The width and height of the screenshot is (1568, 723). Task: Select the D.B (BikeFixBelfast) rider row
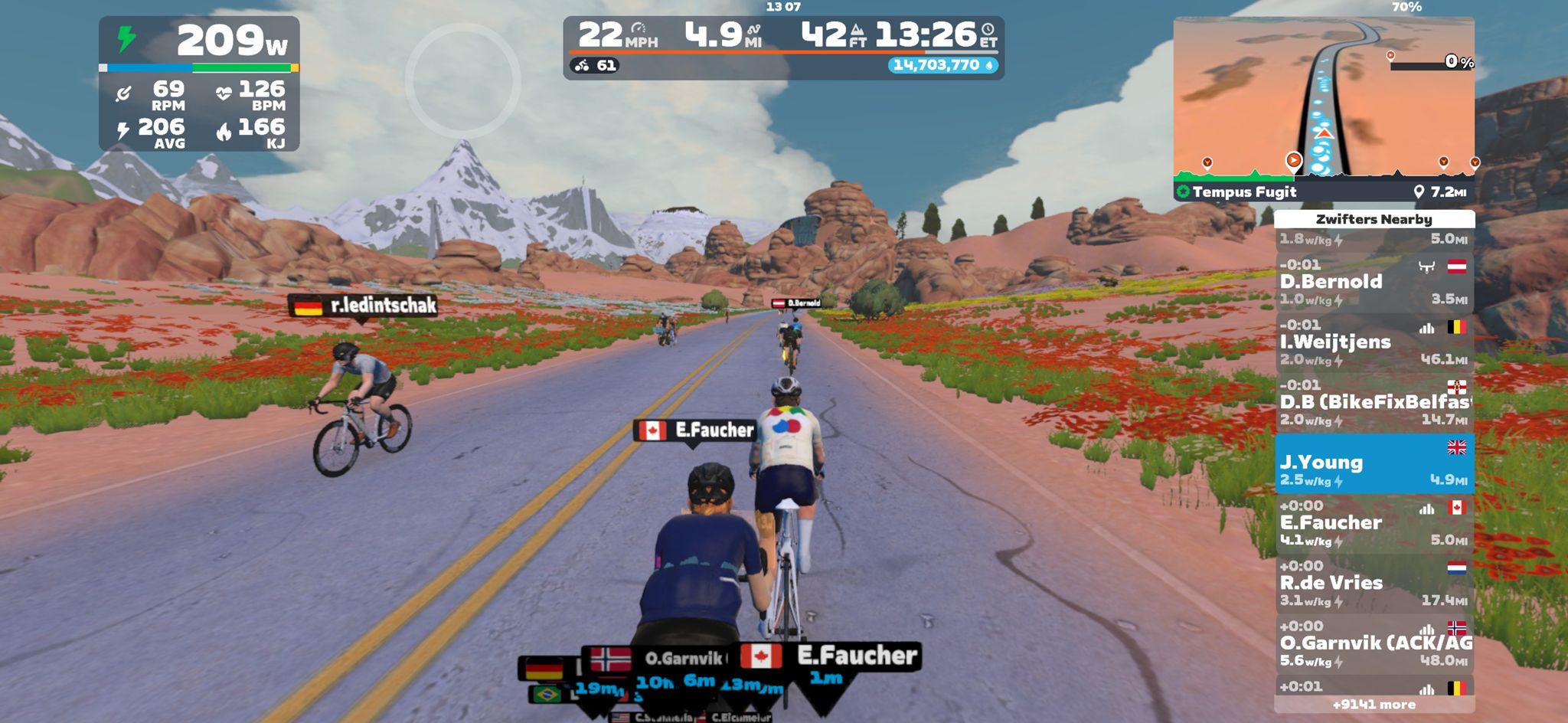click(x=1374, y=402)
